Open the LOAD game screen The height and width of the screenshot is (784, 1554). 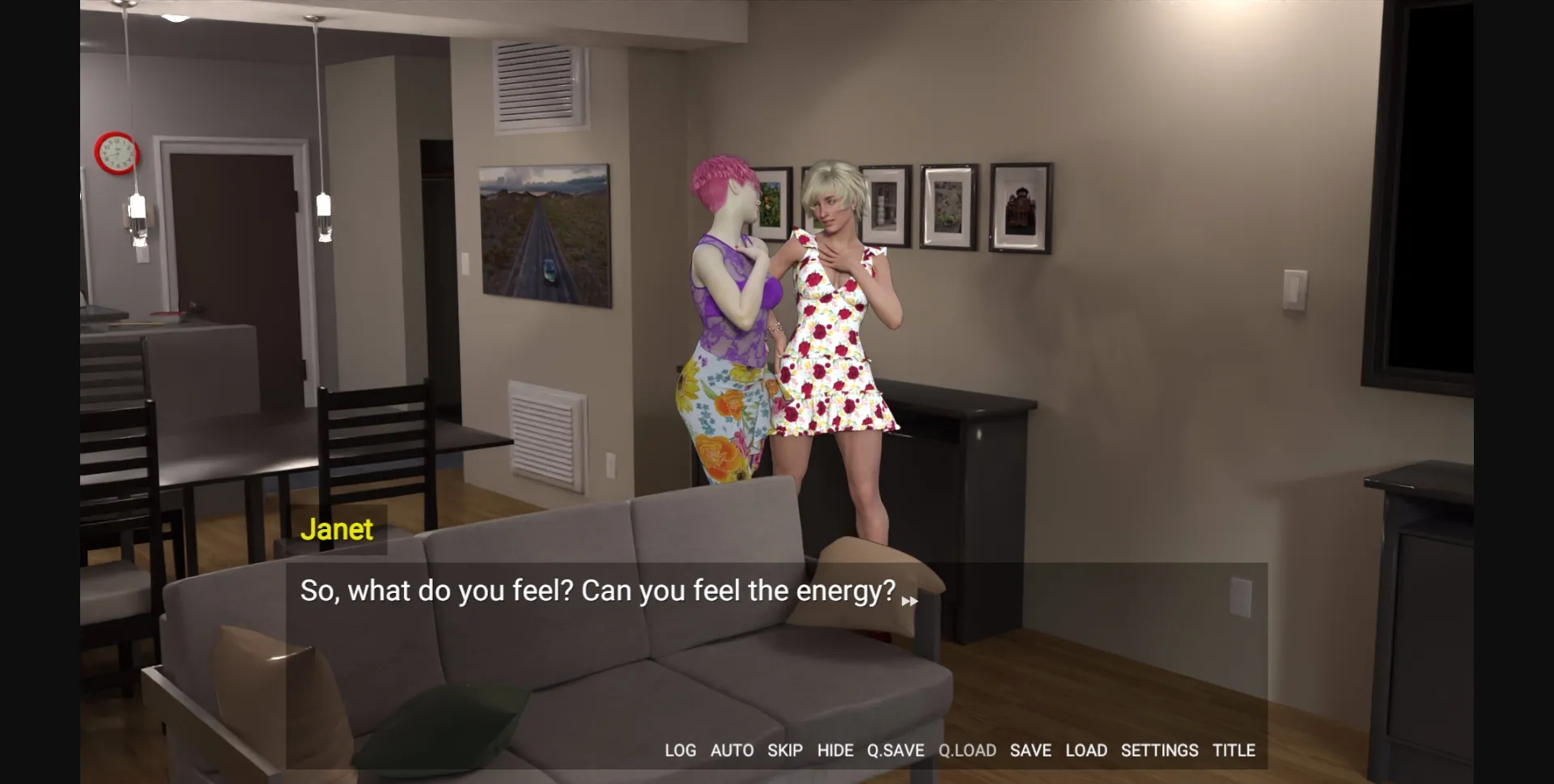tap(1088, 750)
